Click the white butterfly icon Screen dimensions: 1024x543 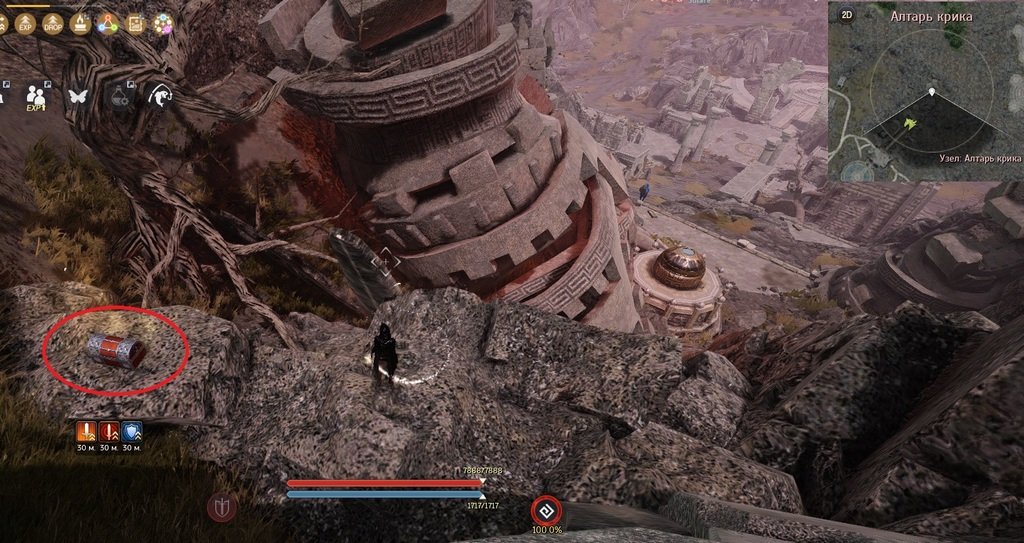point(78,96)
